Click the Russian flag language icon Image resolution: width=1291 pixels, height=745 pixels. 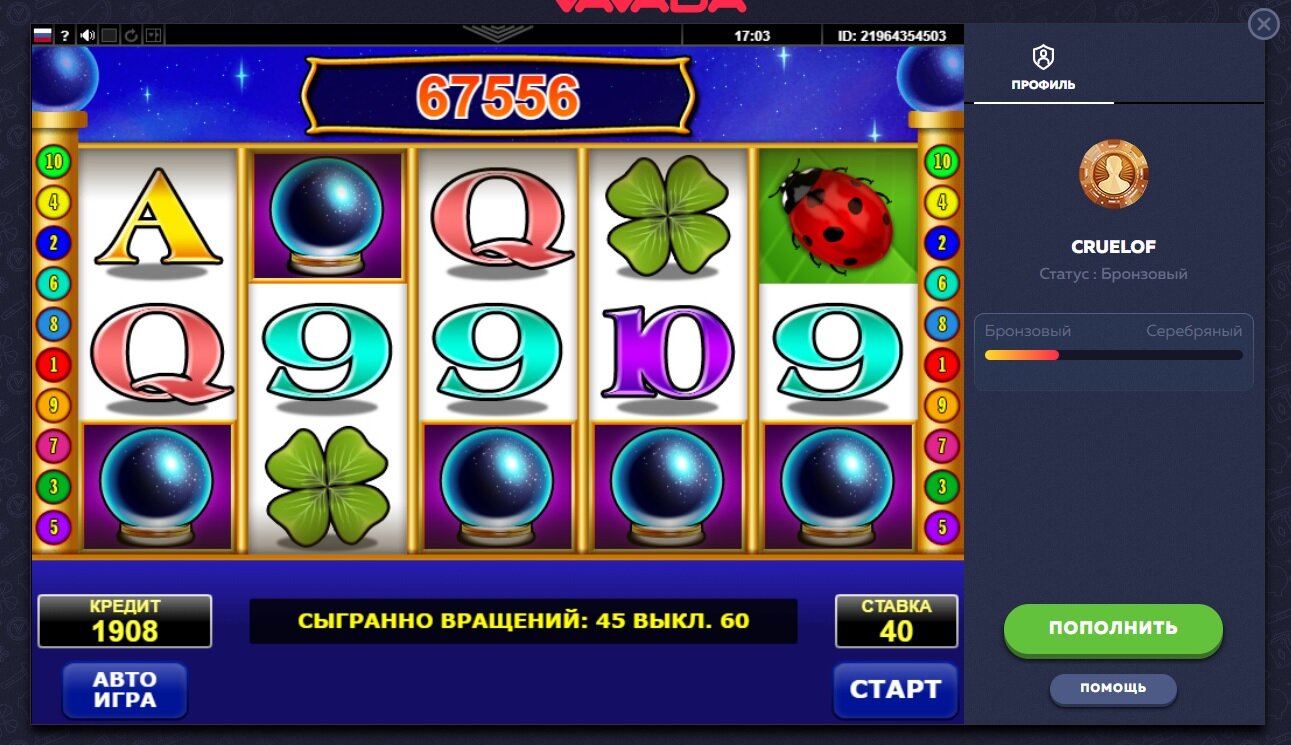point(43,36)
